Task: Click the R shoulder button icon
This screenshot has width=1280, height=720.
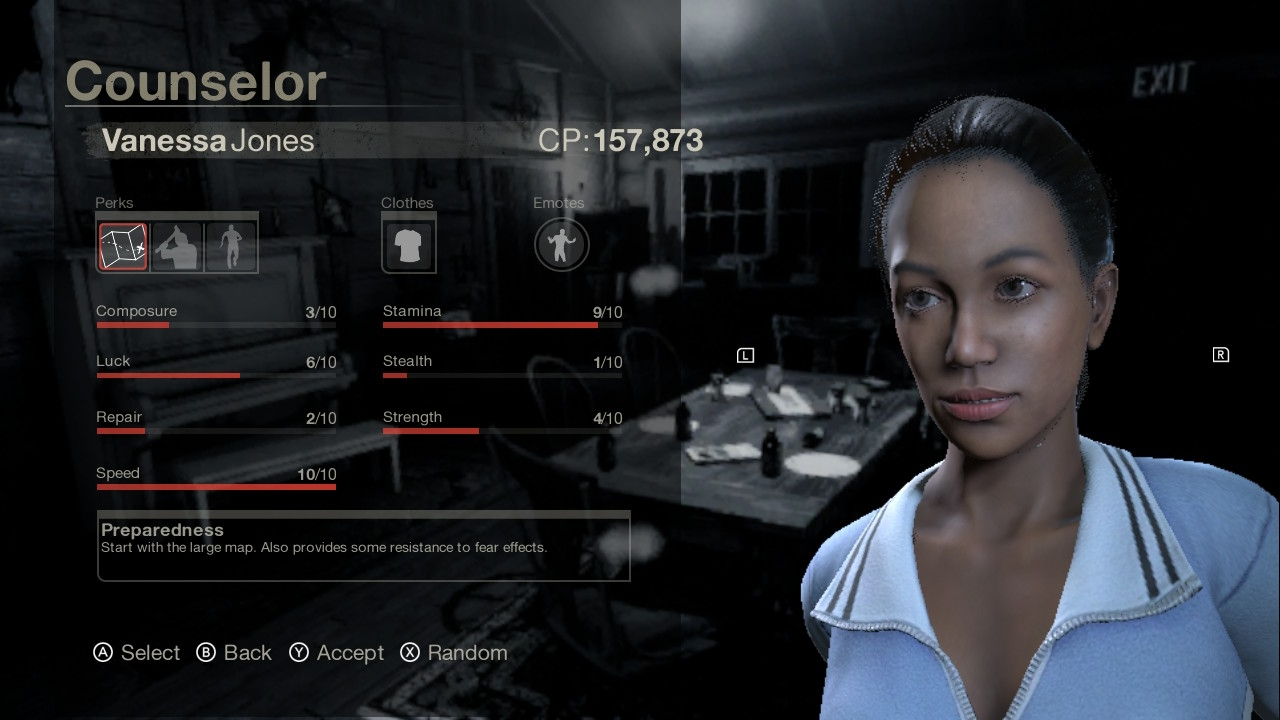Action: [1220, 354]
